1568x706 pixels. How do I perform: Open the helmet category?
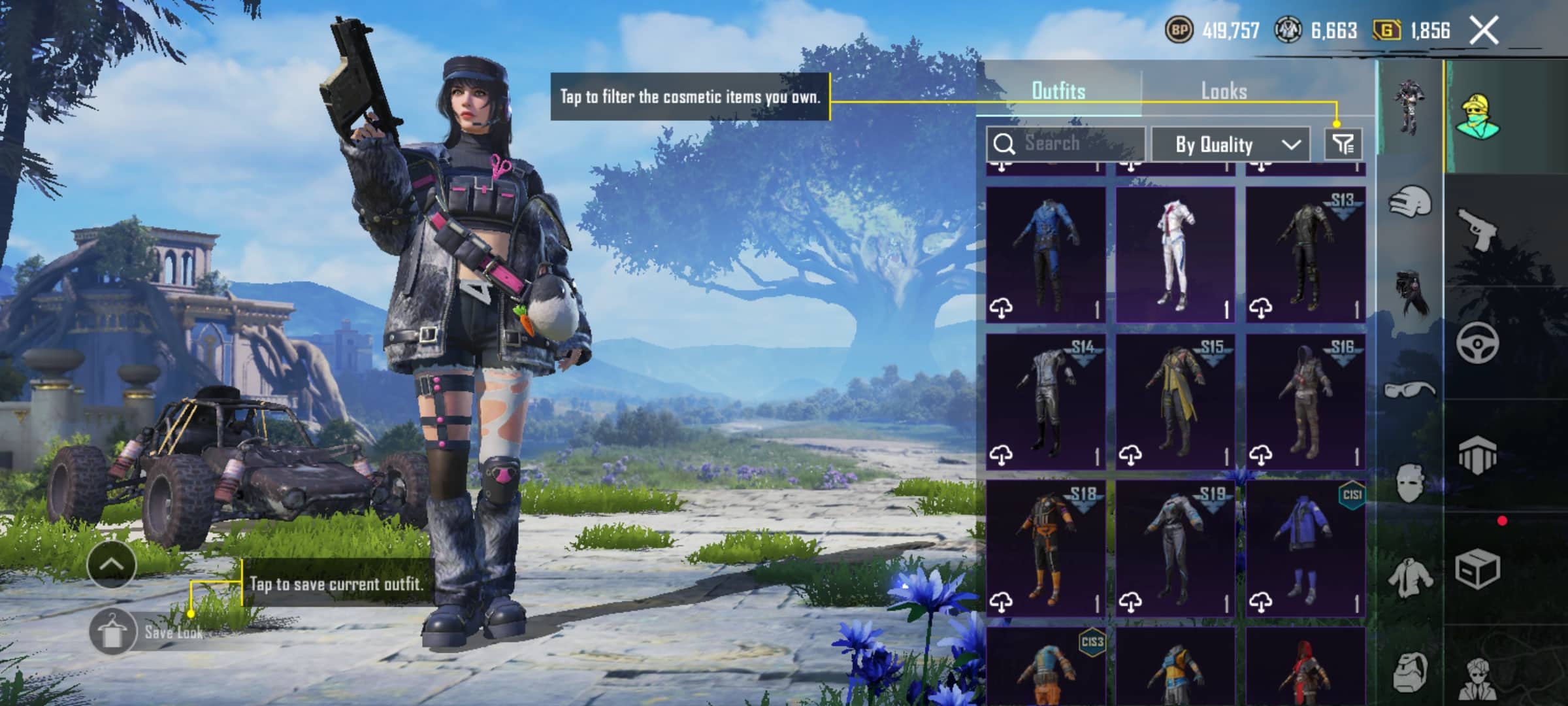[1409, 201]
